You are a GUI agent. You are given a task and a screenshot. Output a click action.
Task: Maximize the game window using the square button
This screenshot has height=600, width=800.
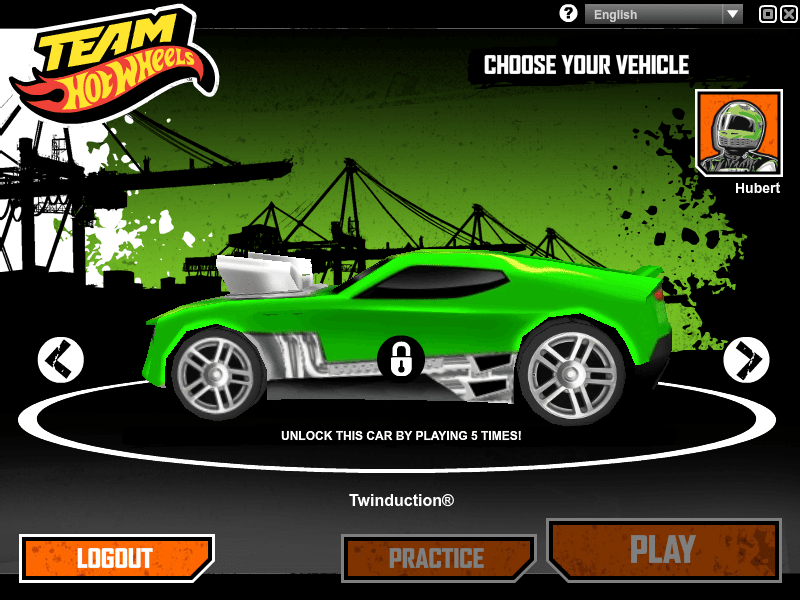coord(767,14)
